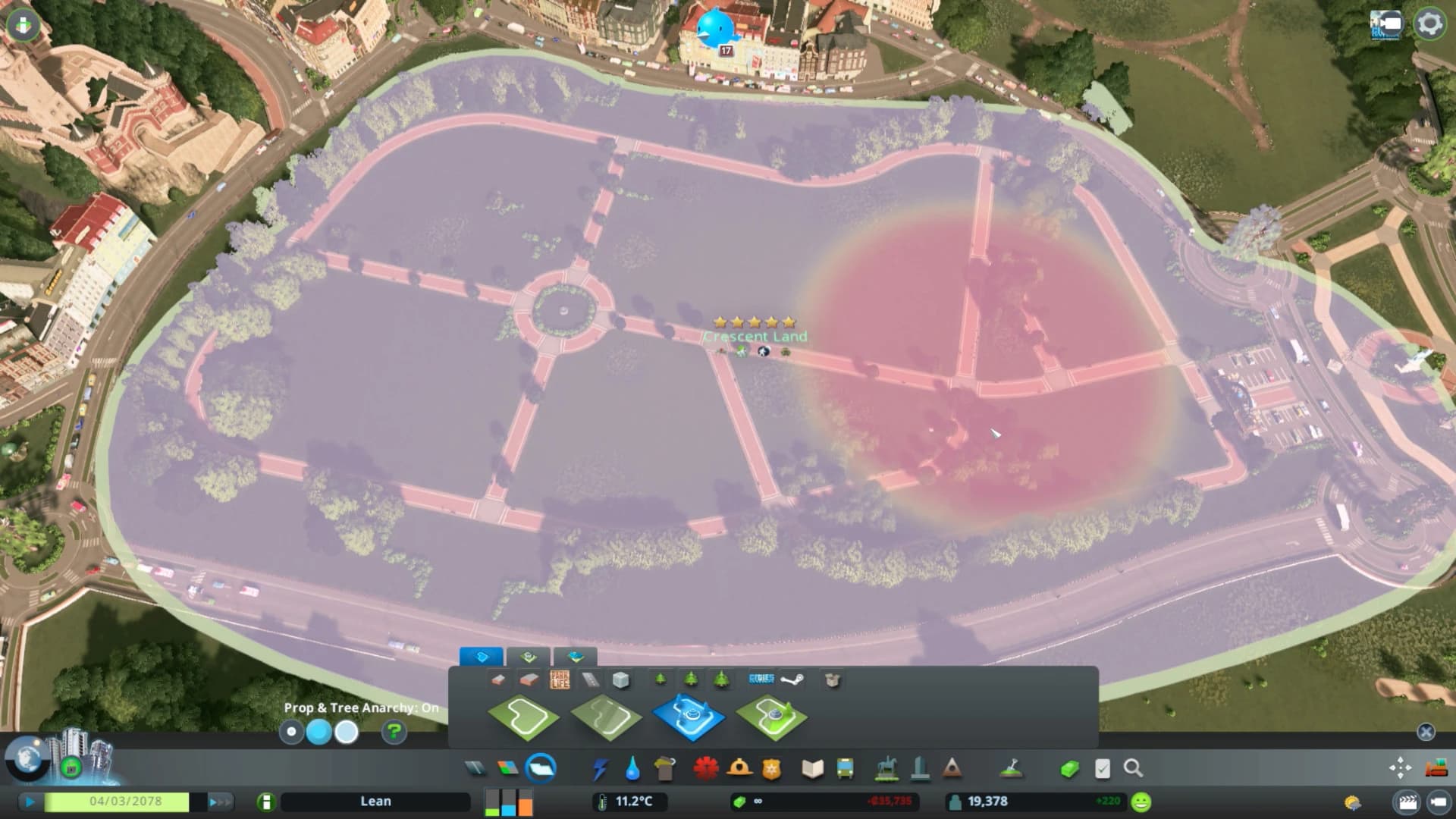Image resolution: width=1456 pixels, height=819 pixels.
Task: Select the white anarchy mode circle
Action: 348,730
